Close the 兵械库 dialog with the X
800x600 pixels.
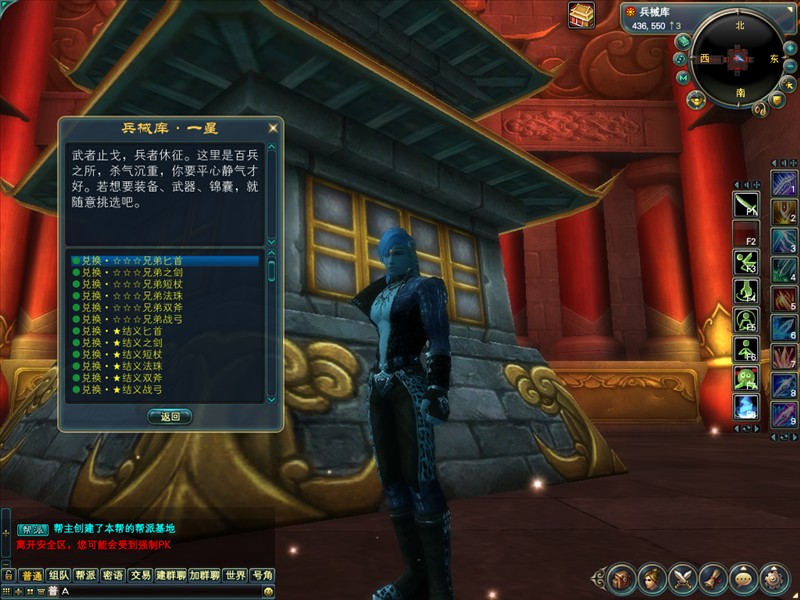pos(272,128)
